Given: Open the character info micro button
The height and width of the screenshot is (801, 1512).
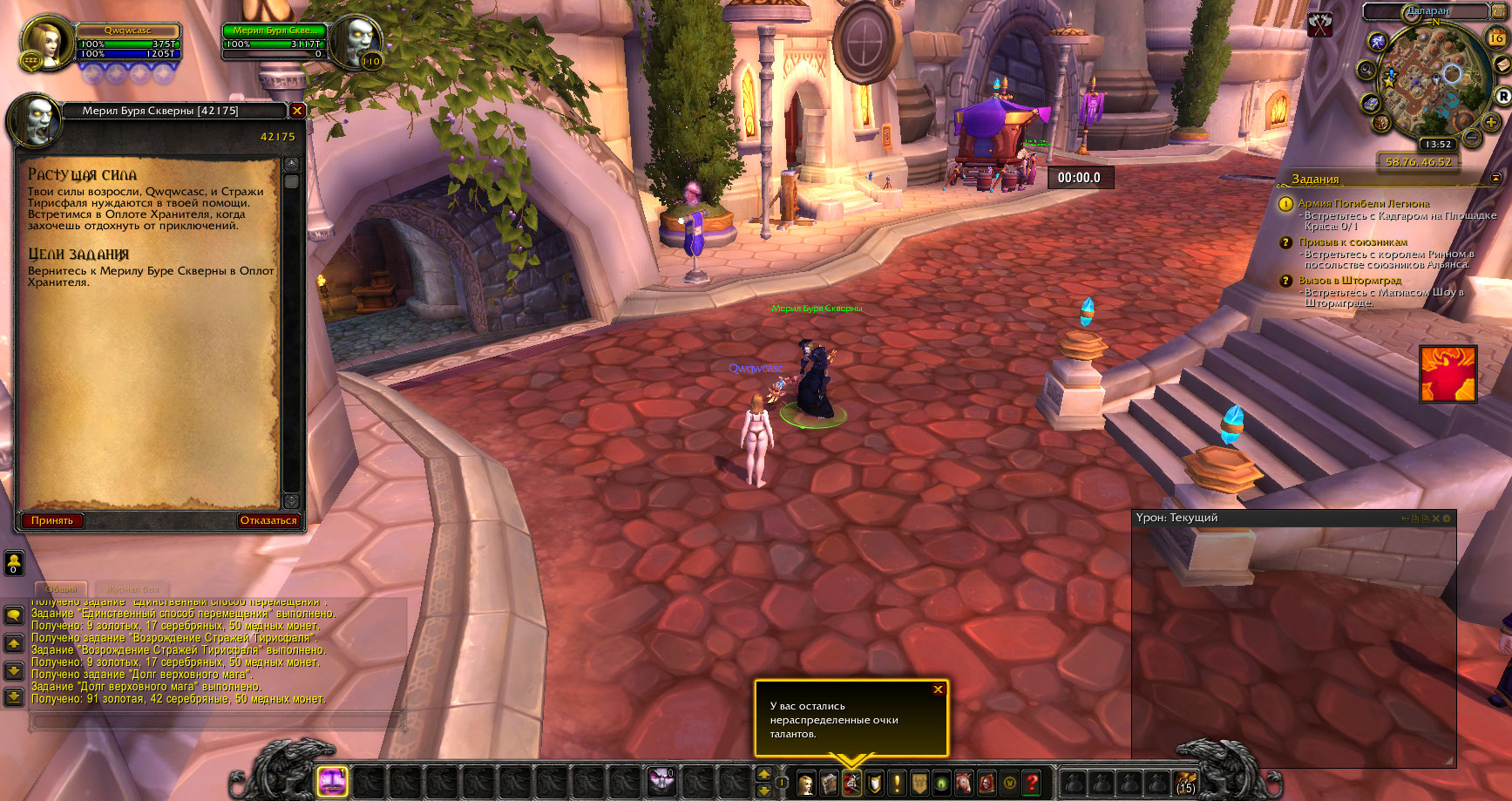Looking at the screenshot, I should pyautogui.click(x=806, y=783).
